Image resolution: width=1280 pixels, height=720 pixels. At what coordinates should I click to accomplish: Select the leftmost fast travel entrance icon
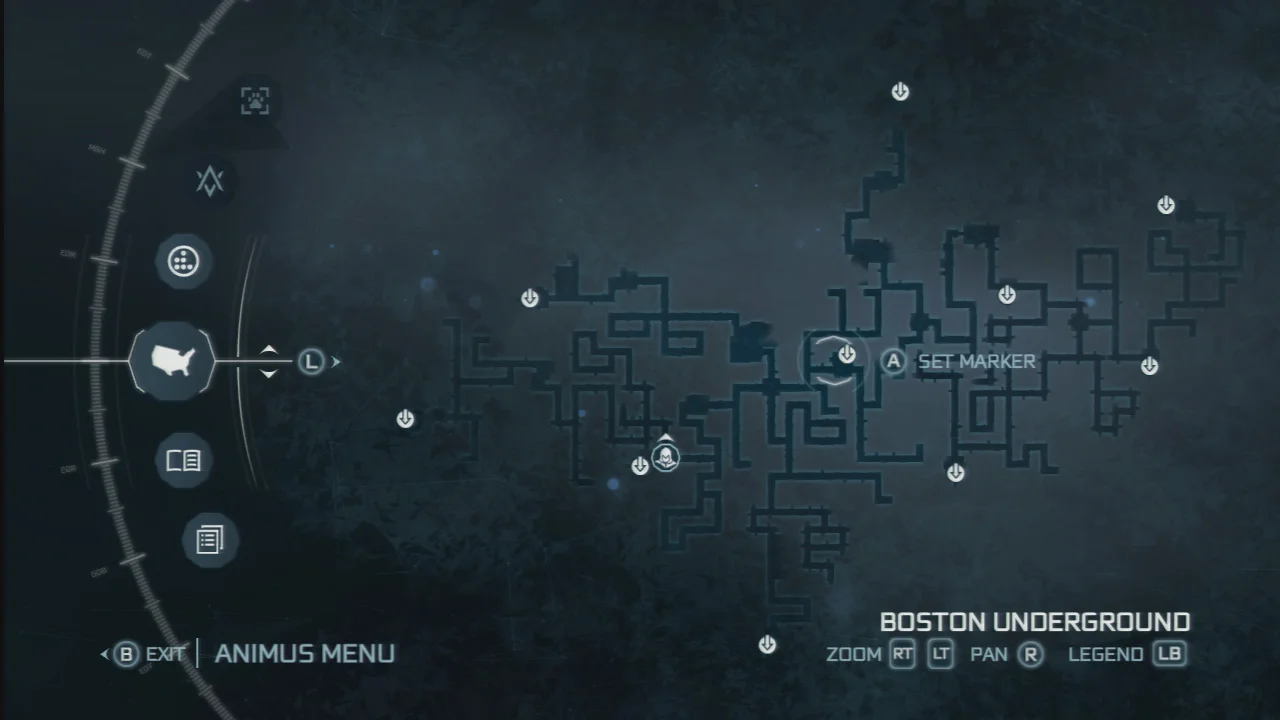405,419
